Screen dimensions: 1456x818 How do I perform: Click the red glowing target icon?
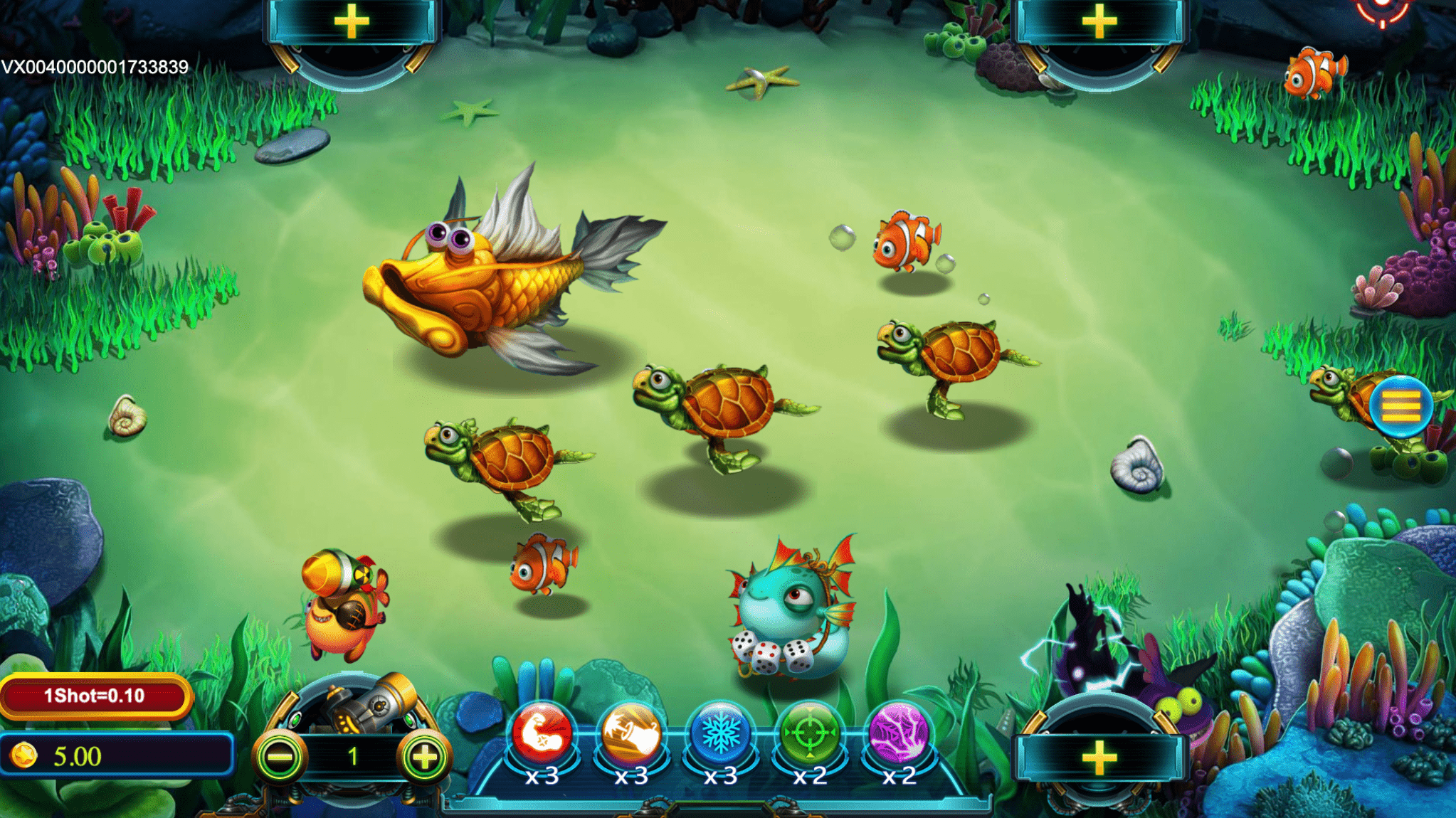click(x=1382, y=10)
